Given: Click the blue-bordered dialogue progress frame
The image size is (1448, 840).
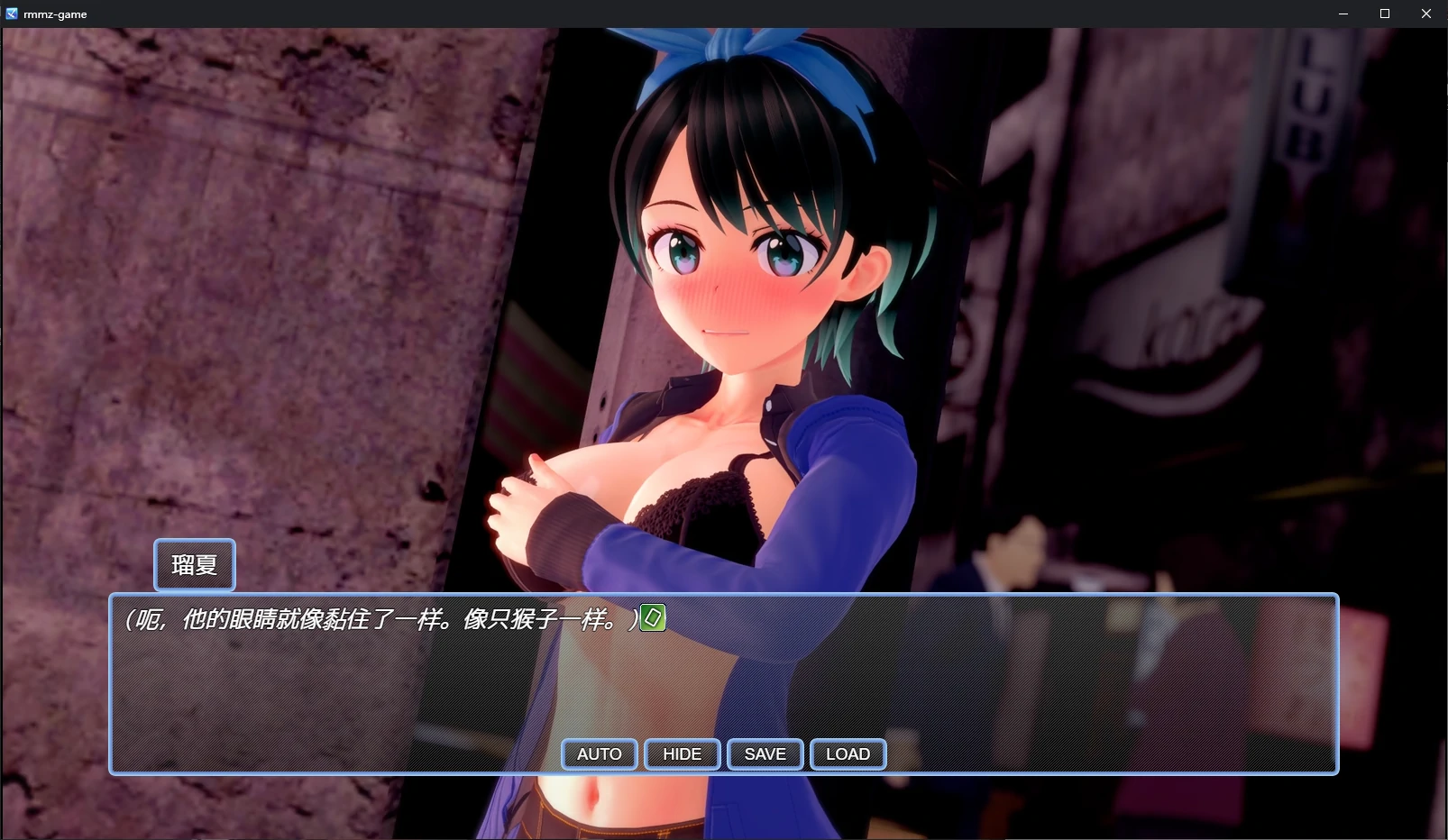Looking at the screenshot, I should [721, 682].
